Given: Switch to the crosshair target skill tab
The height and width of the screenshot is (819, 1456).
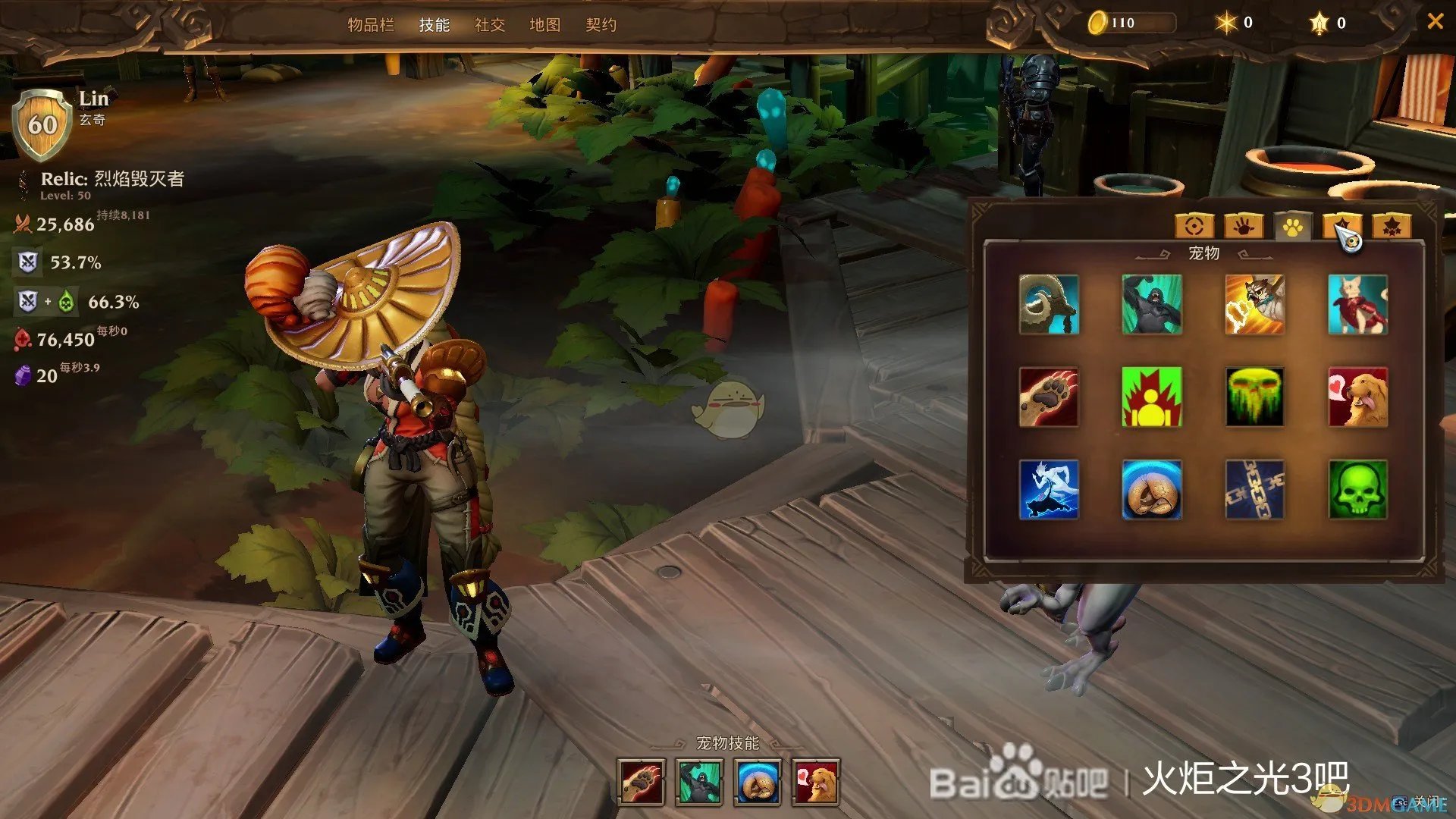Looking at the screenshot, I should point(1194,226).
